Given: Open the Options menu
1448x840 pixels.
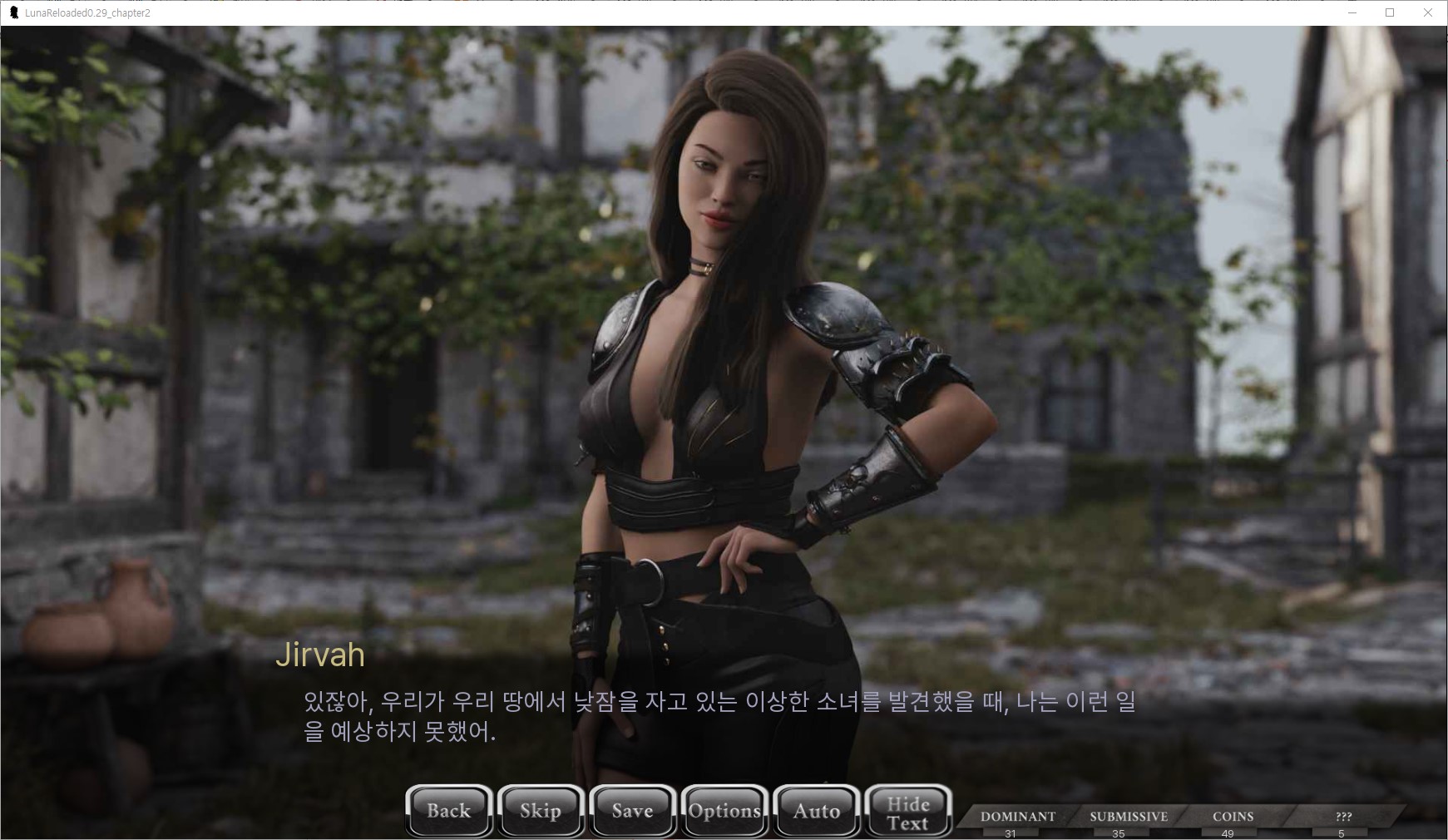Looking at the screenshot, I should pos(724,811).
